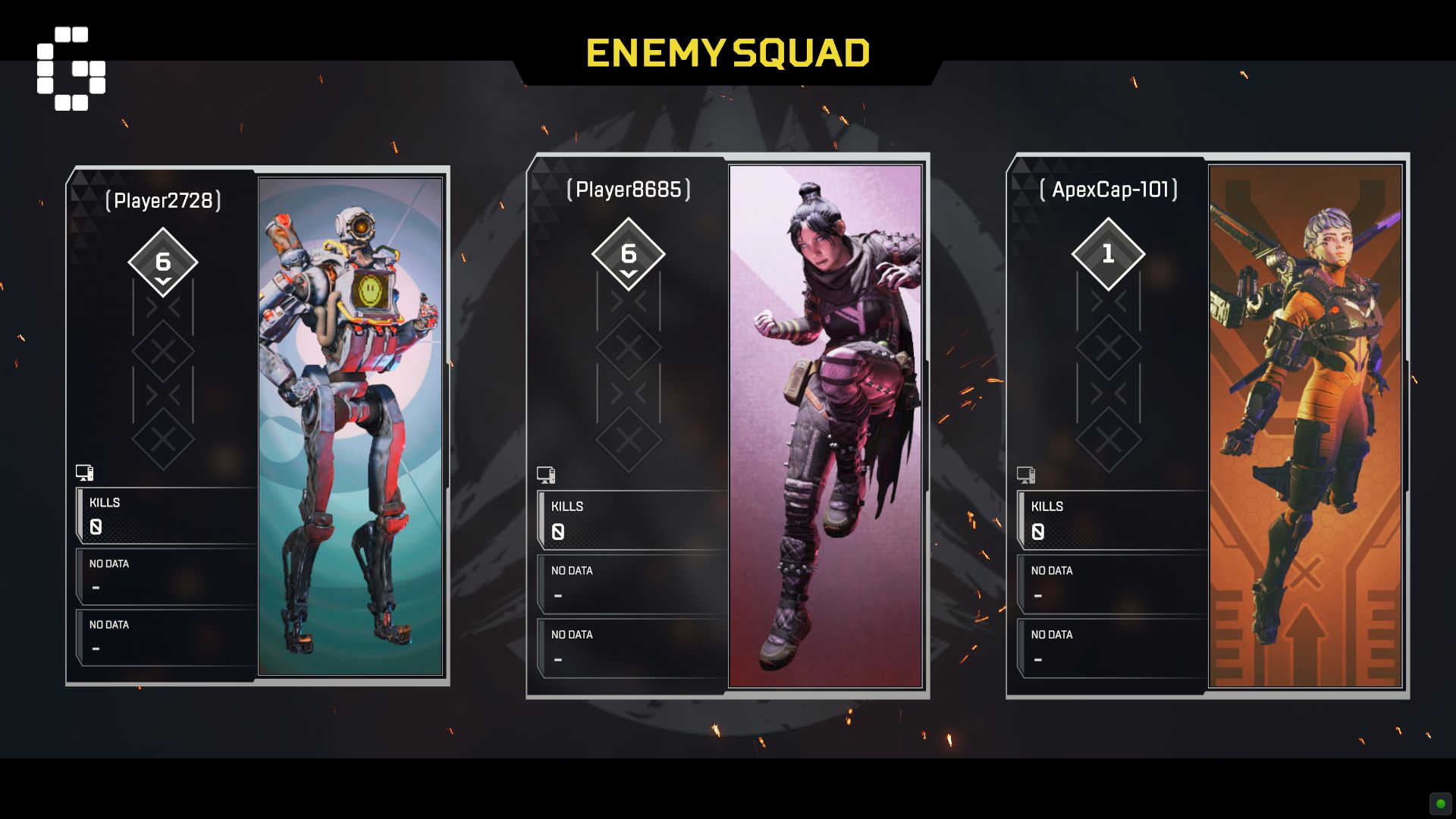
Task: Expand the chevron under Player2728's level badge
Action: click(x=163, y=280)
